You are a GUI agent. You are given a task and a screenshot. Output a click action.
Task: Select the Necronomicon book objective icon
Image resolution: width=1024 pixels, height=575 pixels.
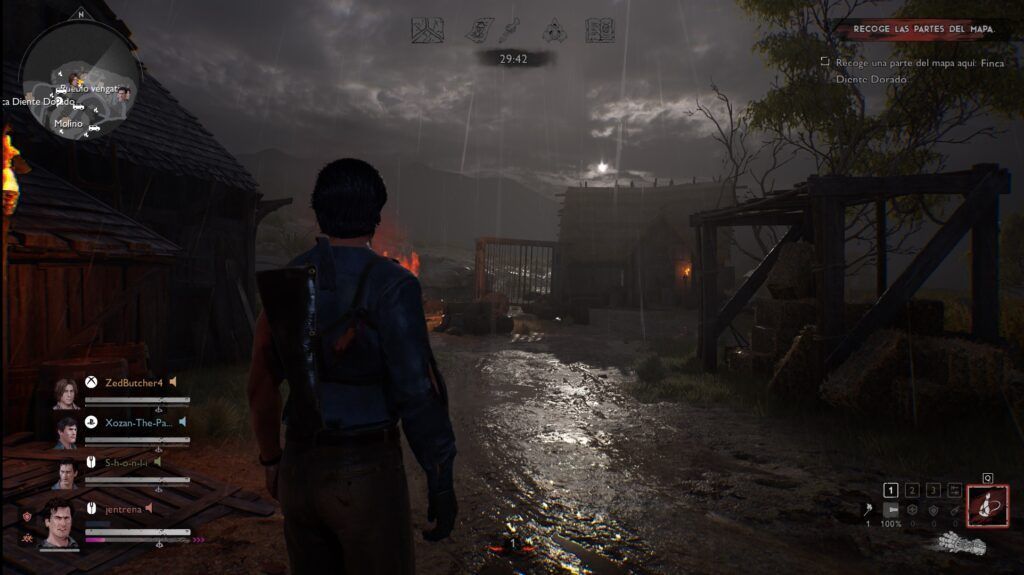pyautogui.click(x=598, y=30)
